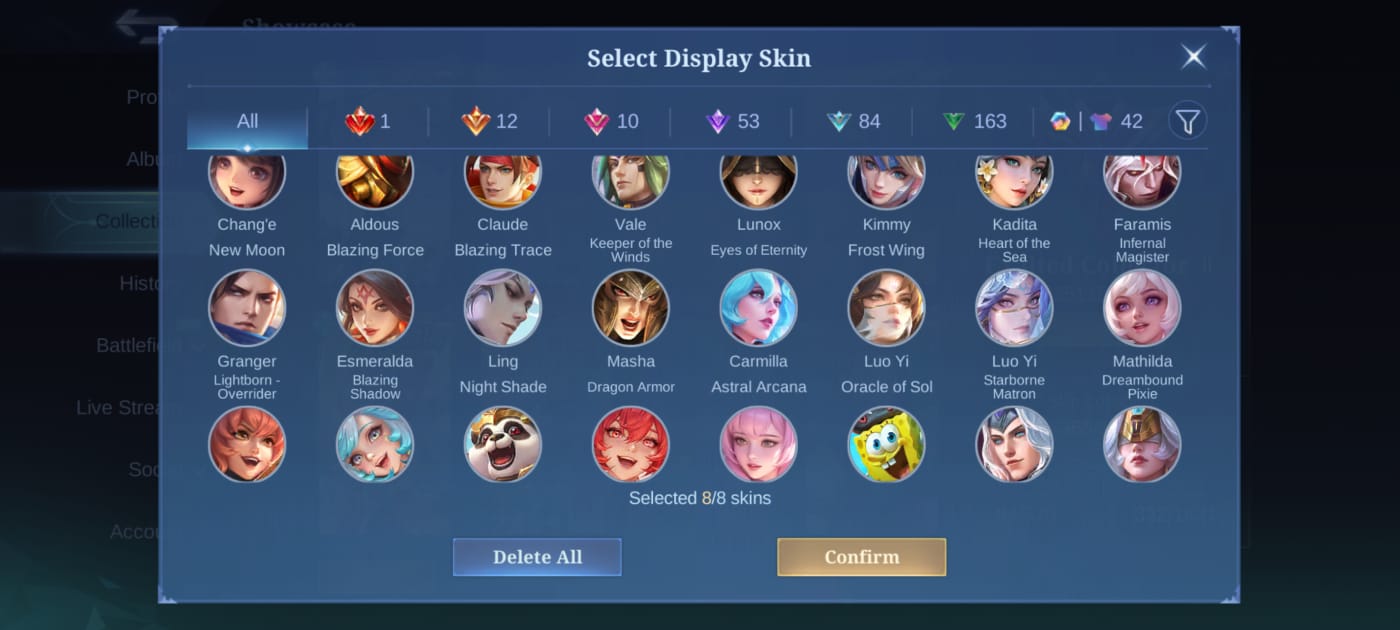Viewport: 1400px width, 630px height.
Task: Show the green-gem tier with 163 skins
Action: pyautogui.click(x=974, y=122)
